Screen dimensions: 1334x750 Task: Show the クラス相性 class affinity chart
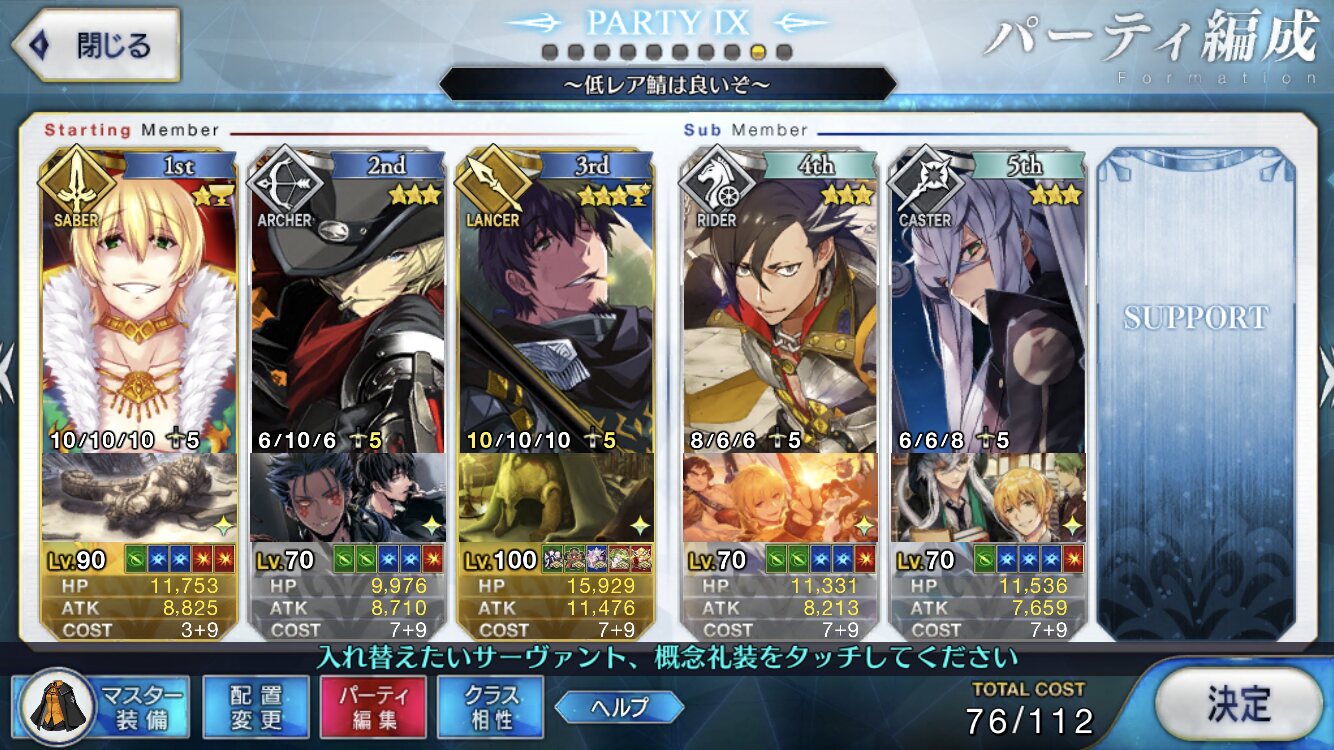(490, 706)
